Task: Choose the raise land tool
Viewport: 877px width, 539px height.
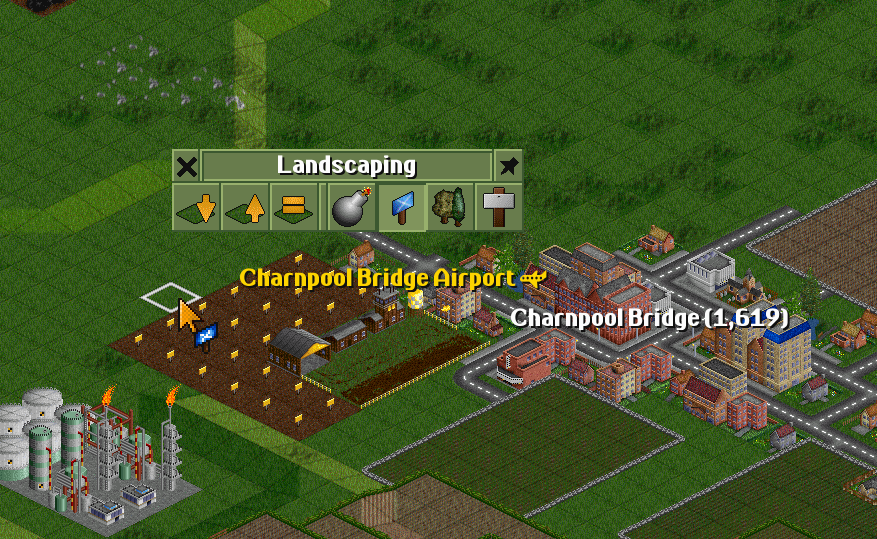Action: pos(245,207)
